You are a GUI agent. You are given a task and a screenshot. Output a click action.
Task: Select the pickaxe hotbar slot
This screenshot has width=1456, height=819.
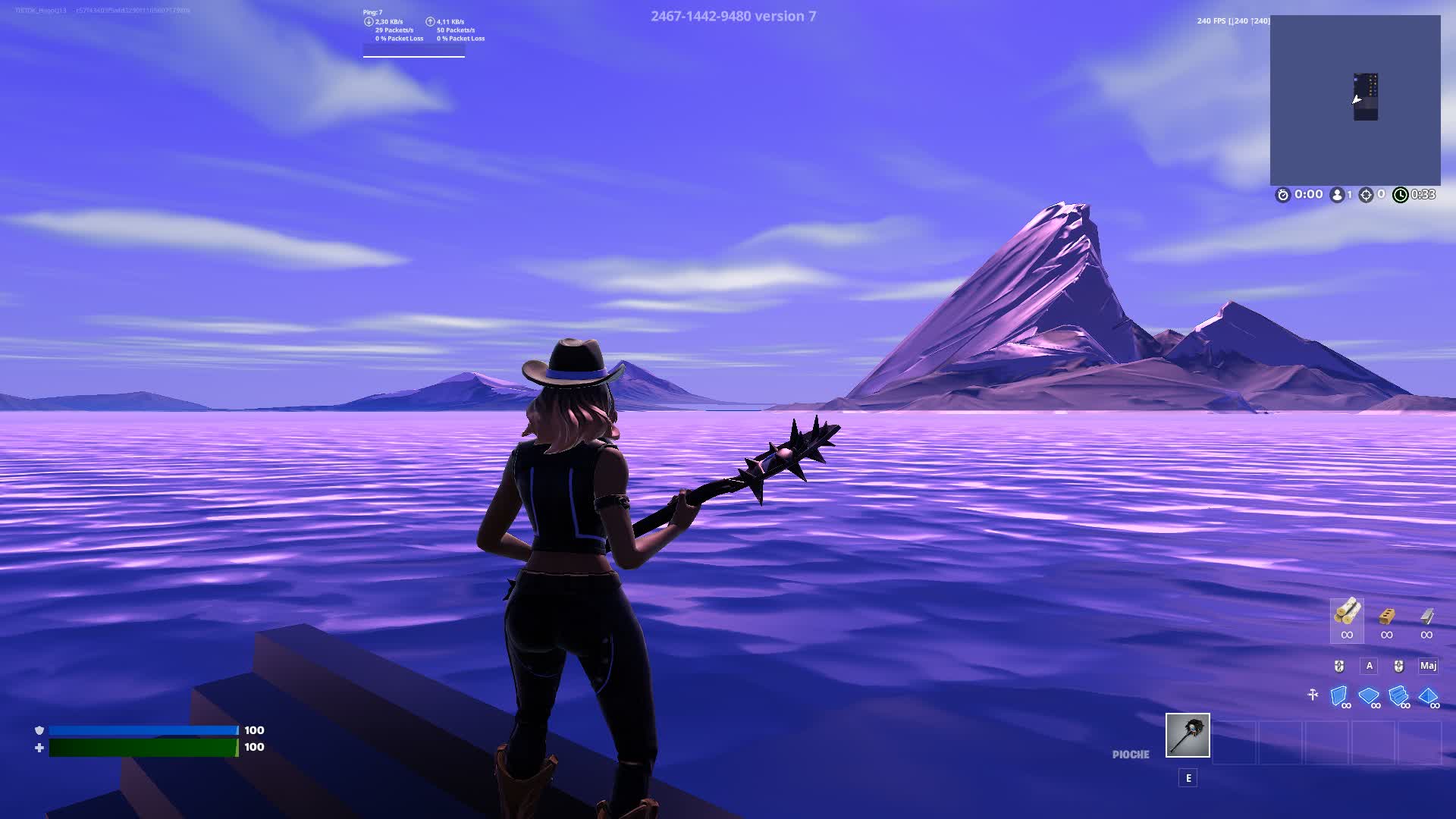click(1188, 735)
